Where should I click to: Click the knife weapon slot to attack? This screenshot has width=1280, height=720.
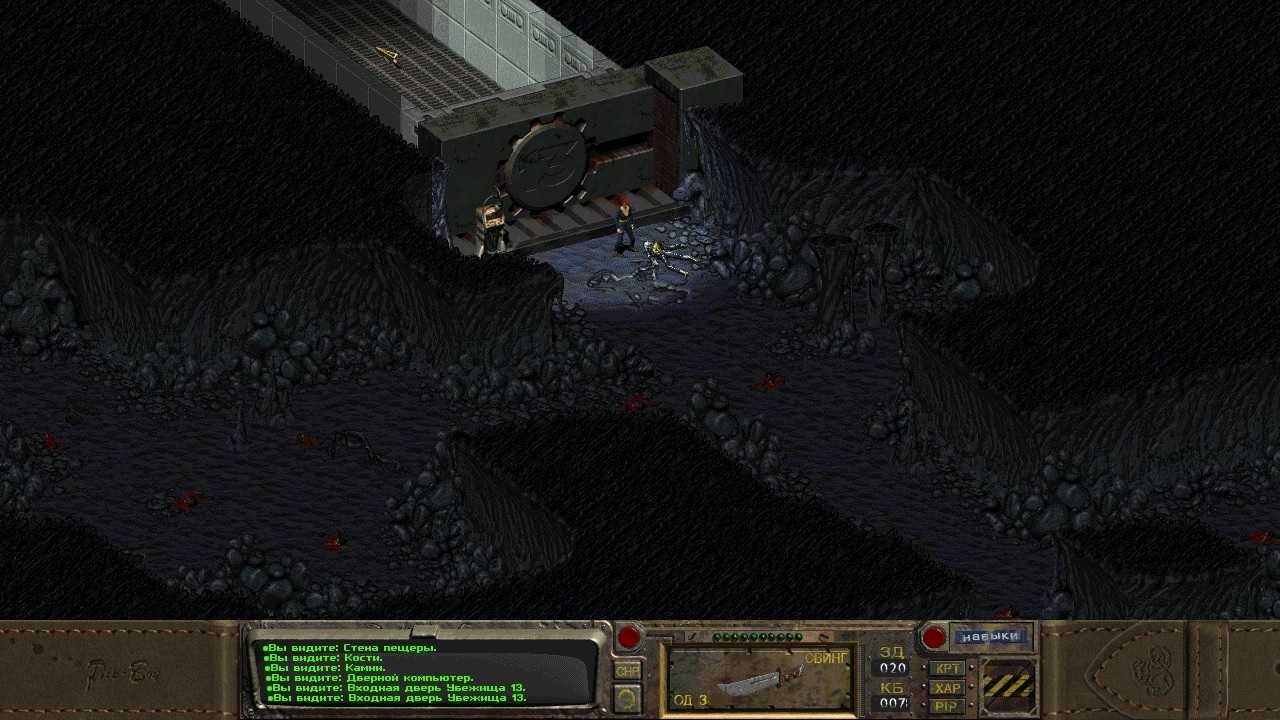click(x=759, y=679)
